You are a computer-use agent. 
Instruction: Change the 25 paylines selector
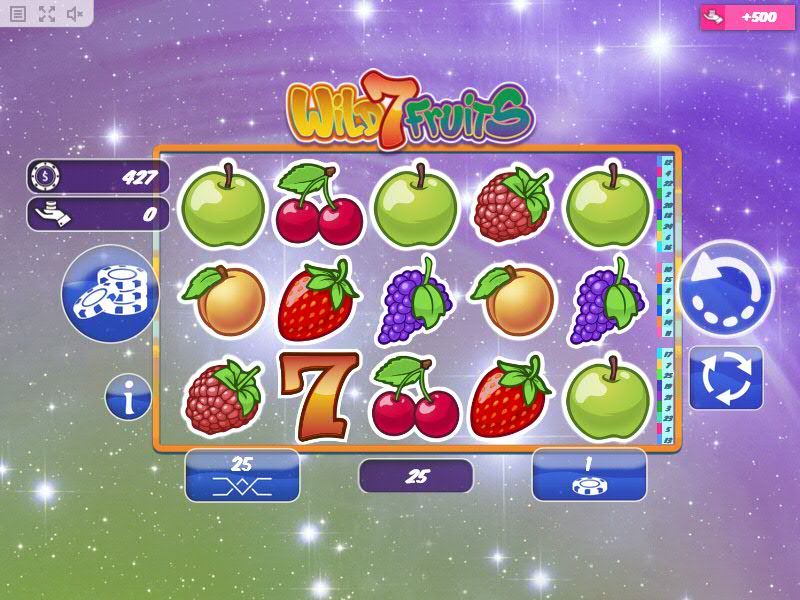click(x=242, y=475)
